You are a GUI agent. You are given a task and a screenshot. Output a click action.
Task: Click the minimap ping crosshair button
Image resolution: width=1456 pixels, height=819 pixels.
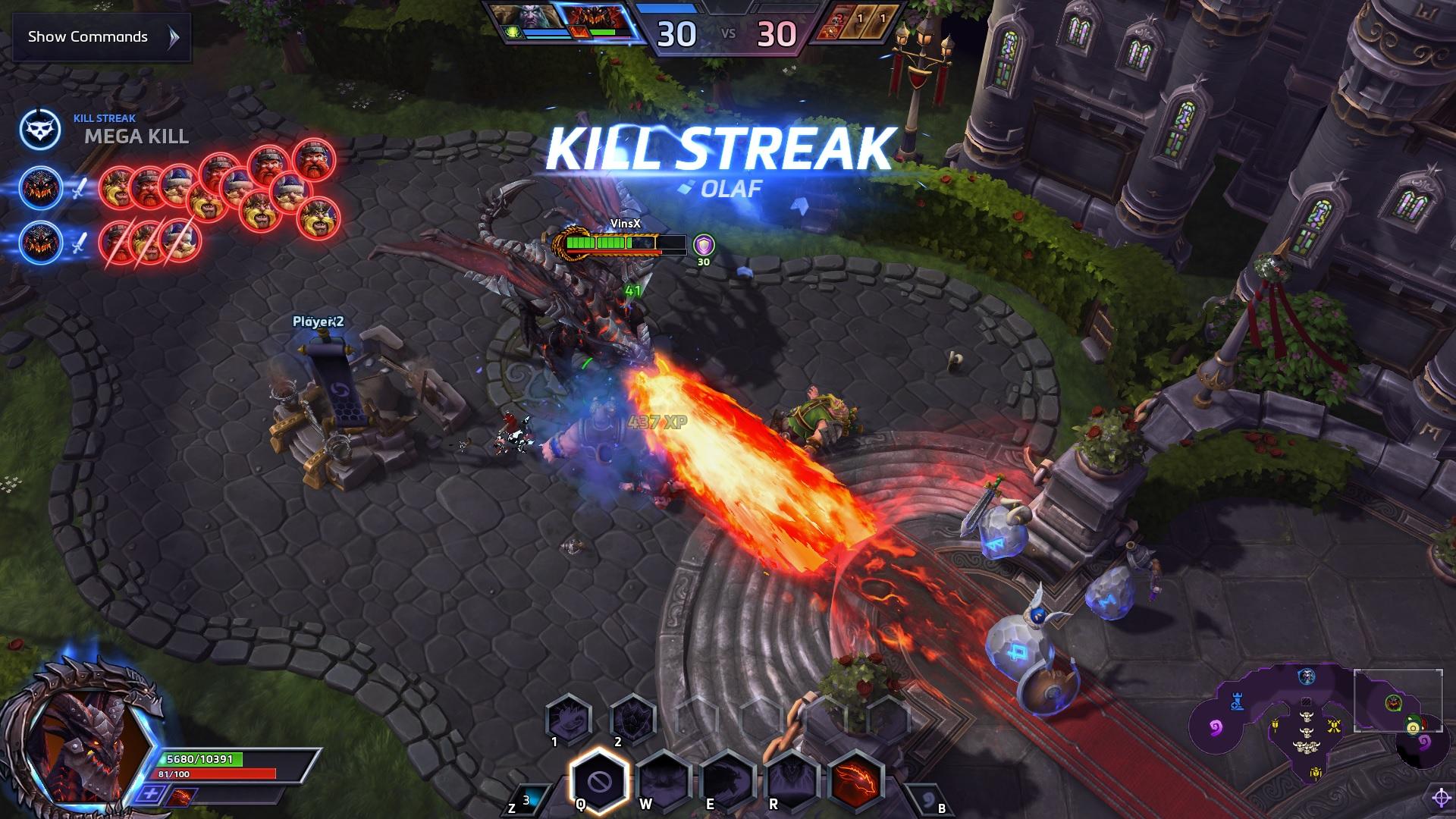click(1441, 797)
